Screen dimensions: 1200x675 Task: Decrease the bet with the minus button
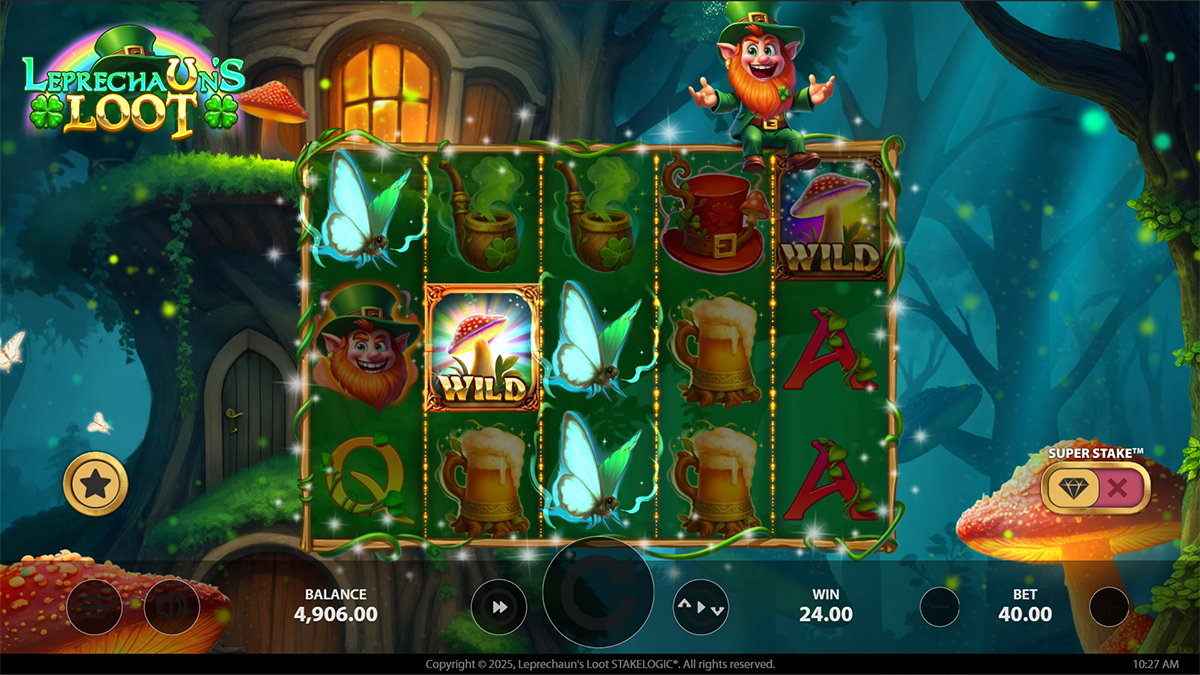click(x=939, y=606)
